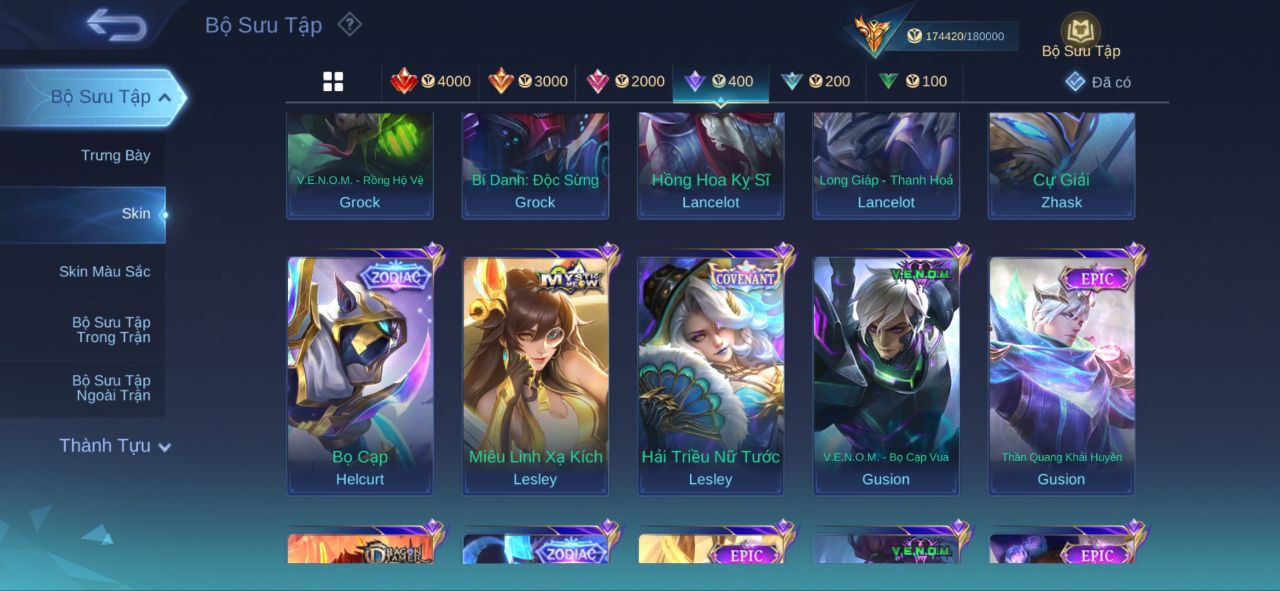Expand the Thành Tựu section
Image resolution: width=1280 pixels, height=591 pixels.
coord(114,446)
